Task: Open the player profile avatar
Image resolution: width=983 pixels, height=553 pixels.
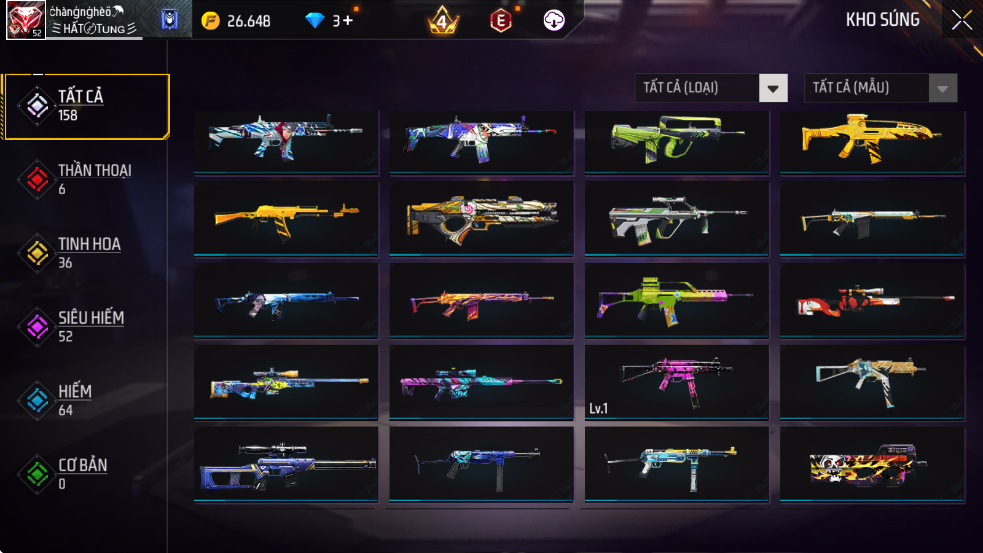Action: [25, 20]
